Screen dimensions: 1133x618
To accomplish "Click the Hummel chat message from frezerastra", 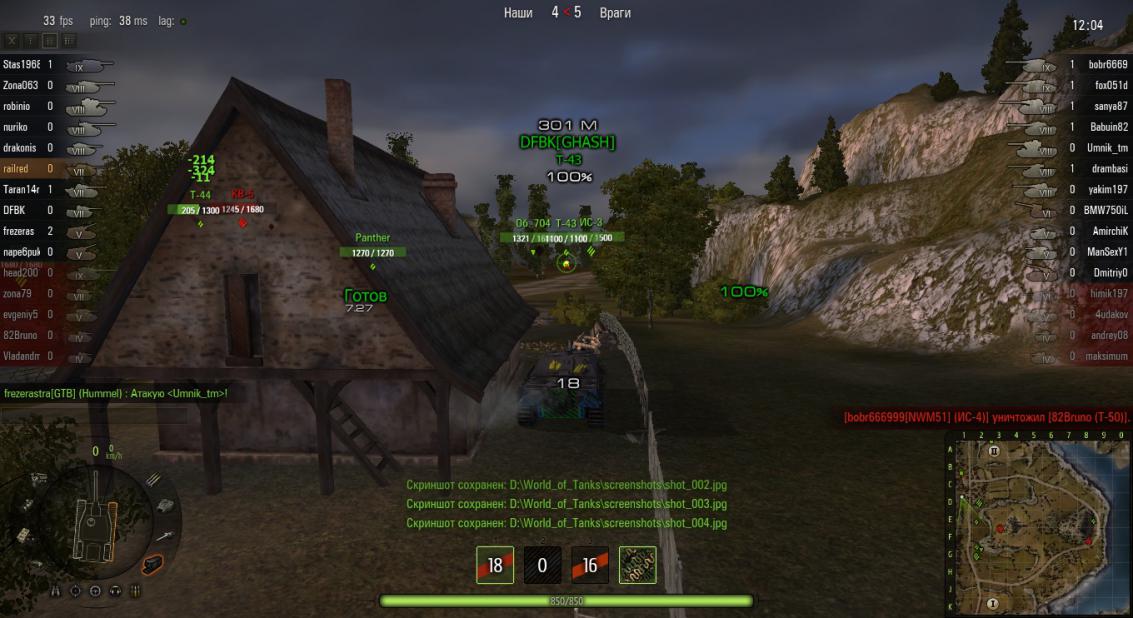I will tap(116, 394).
